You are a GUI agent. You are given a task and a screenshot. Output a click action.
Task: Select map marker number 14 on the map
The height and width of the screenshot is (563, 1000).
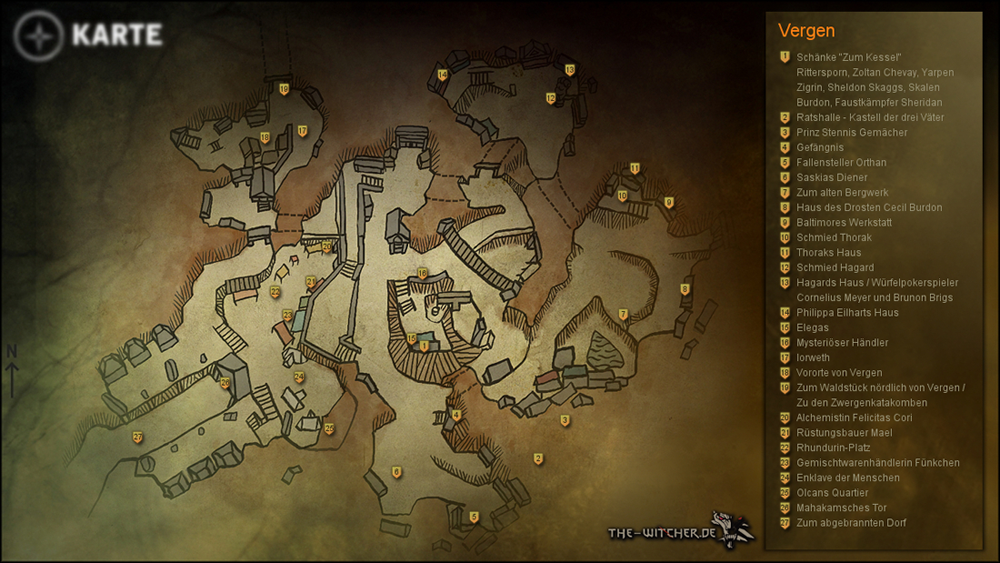point(442,75)
